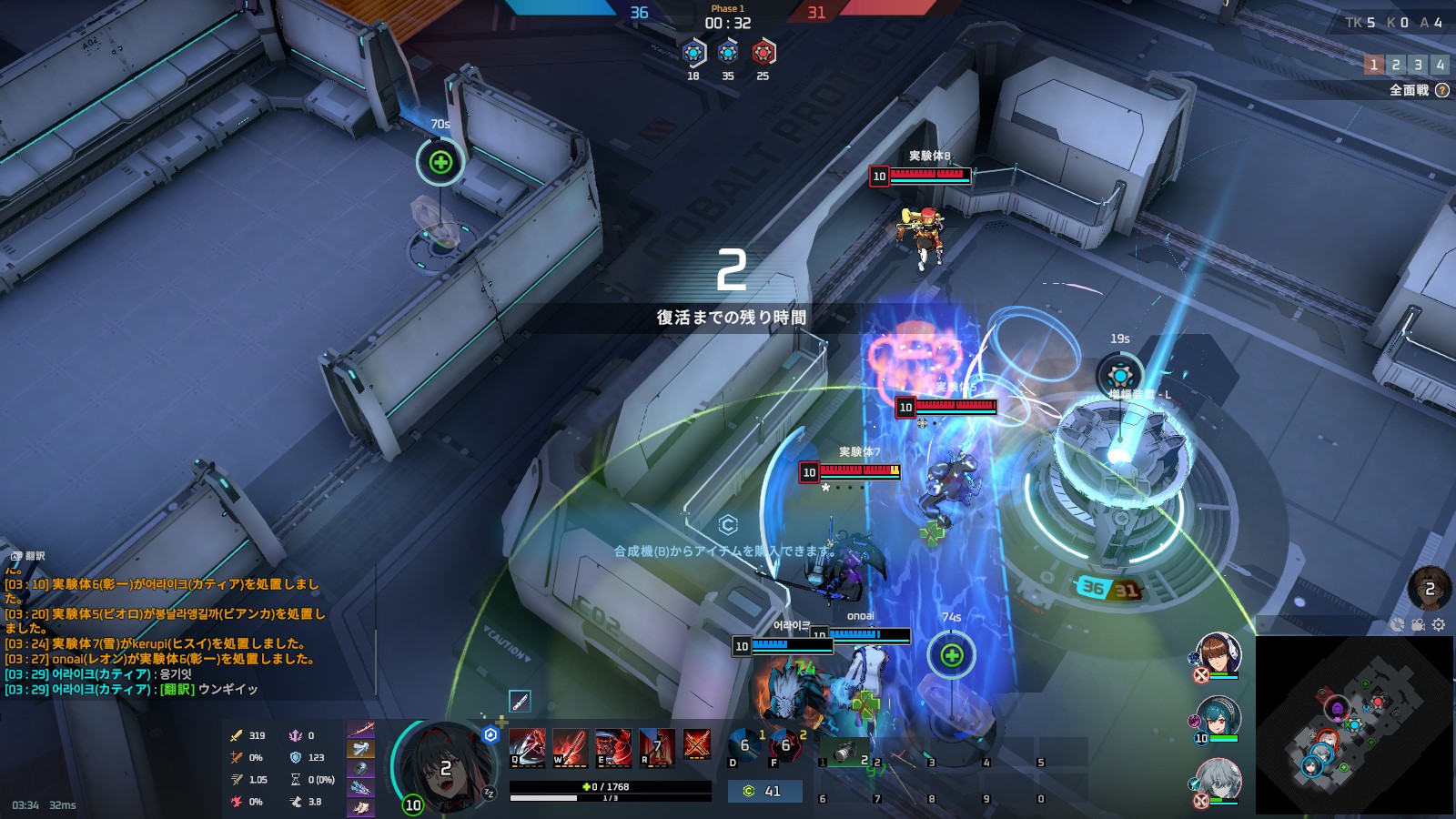Activate the F skill icon
The width and height of the screenshot is (1456, 819).
(x=784, y=746)
